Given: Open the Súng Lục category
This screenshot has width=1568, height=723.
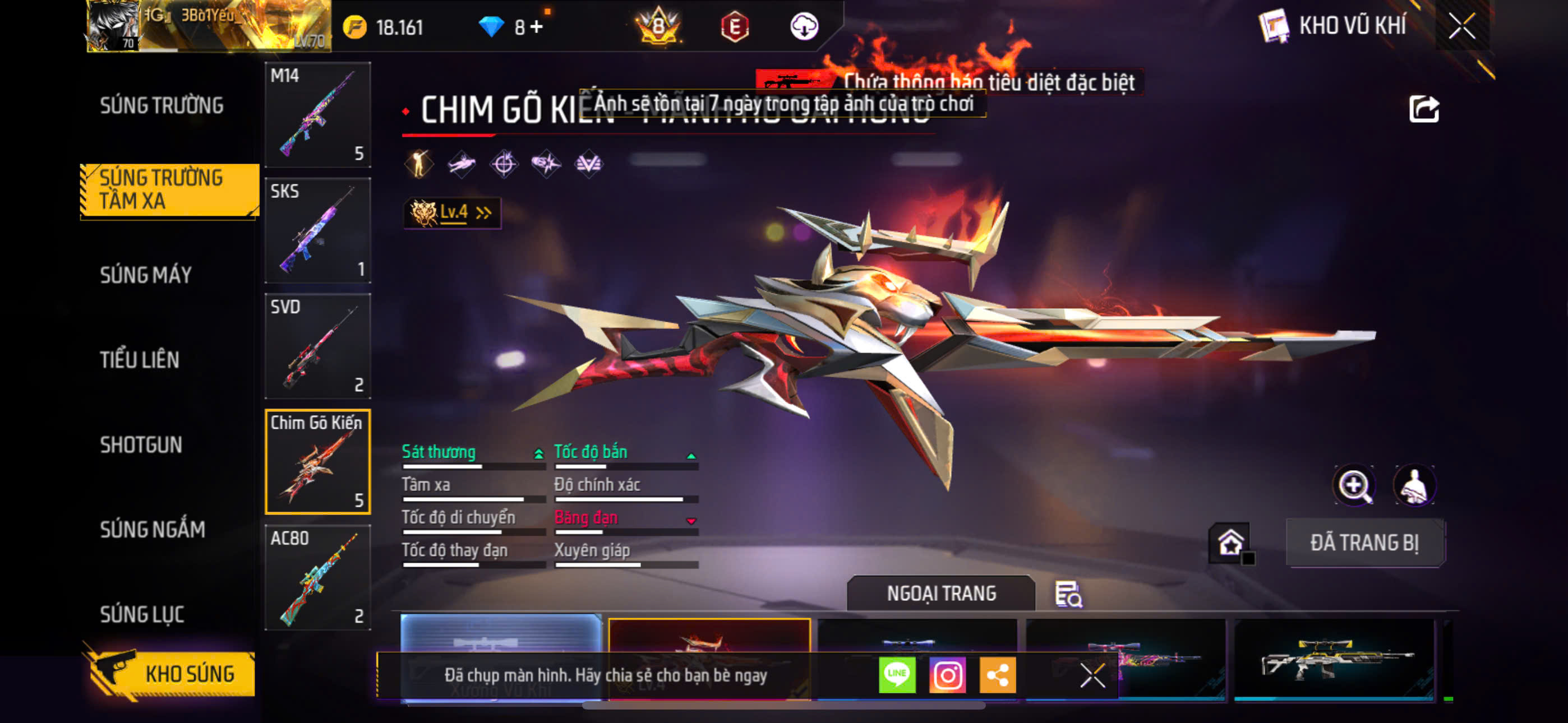Looking at the screenshot, I should point(142,614).
